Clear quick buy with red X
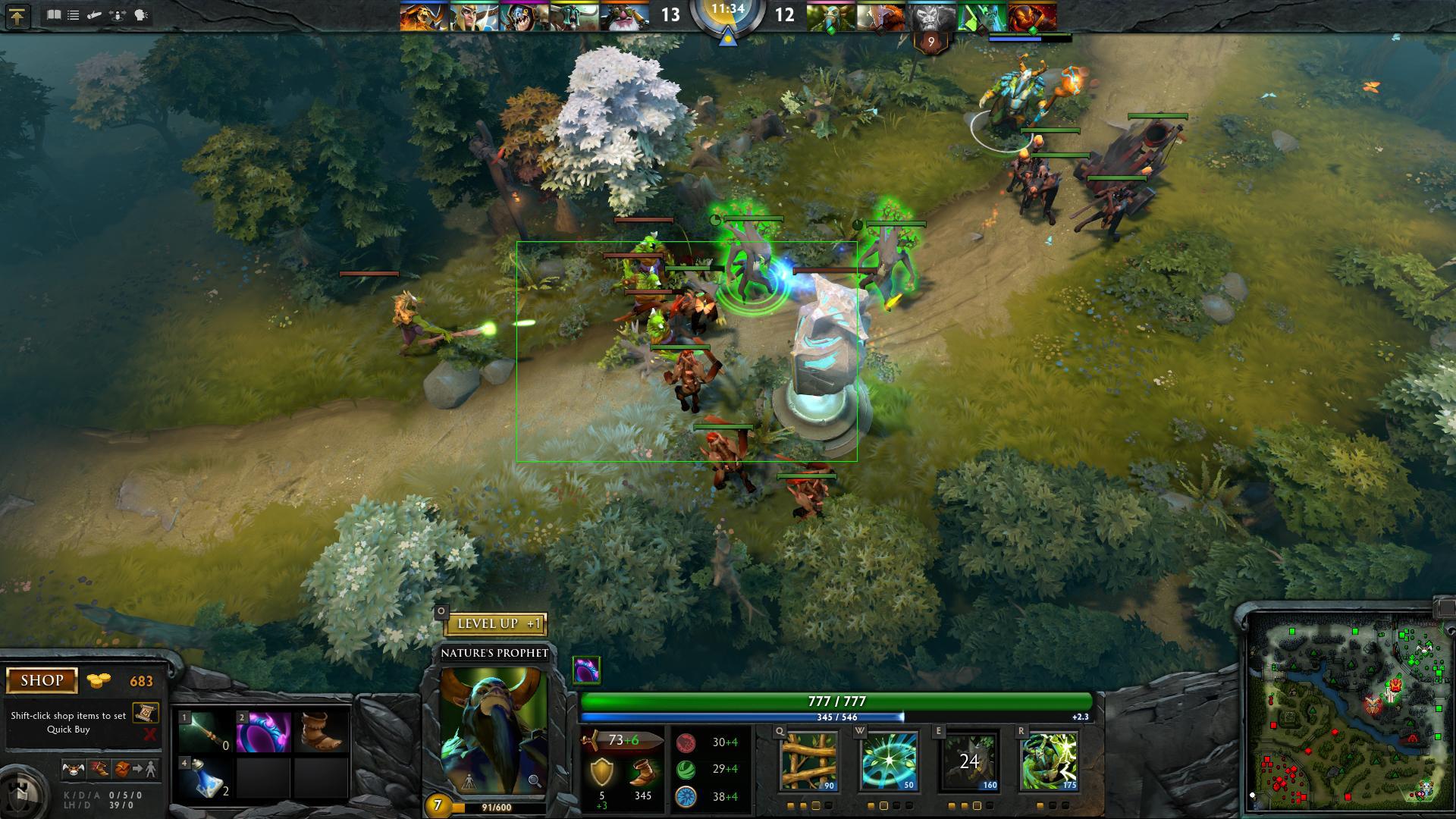 click(149, 734)
